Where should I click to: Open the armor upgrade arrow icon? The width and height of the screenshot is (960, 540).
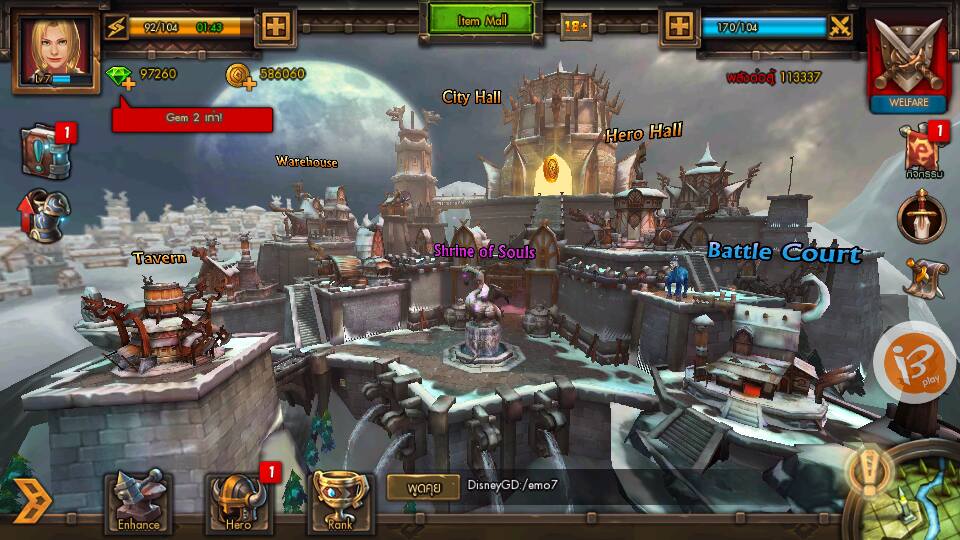point(43,215)
